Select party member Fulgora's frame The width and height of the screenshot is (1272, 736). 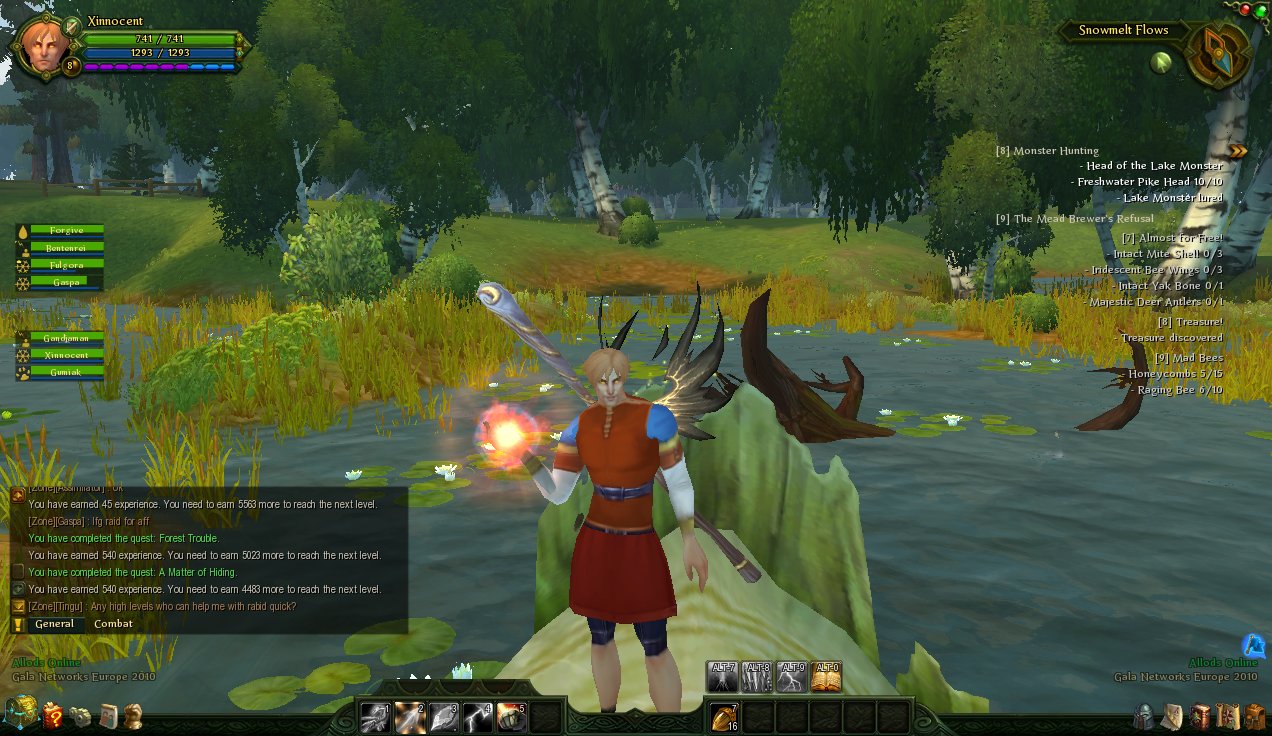pos(66,266)
